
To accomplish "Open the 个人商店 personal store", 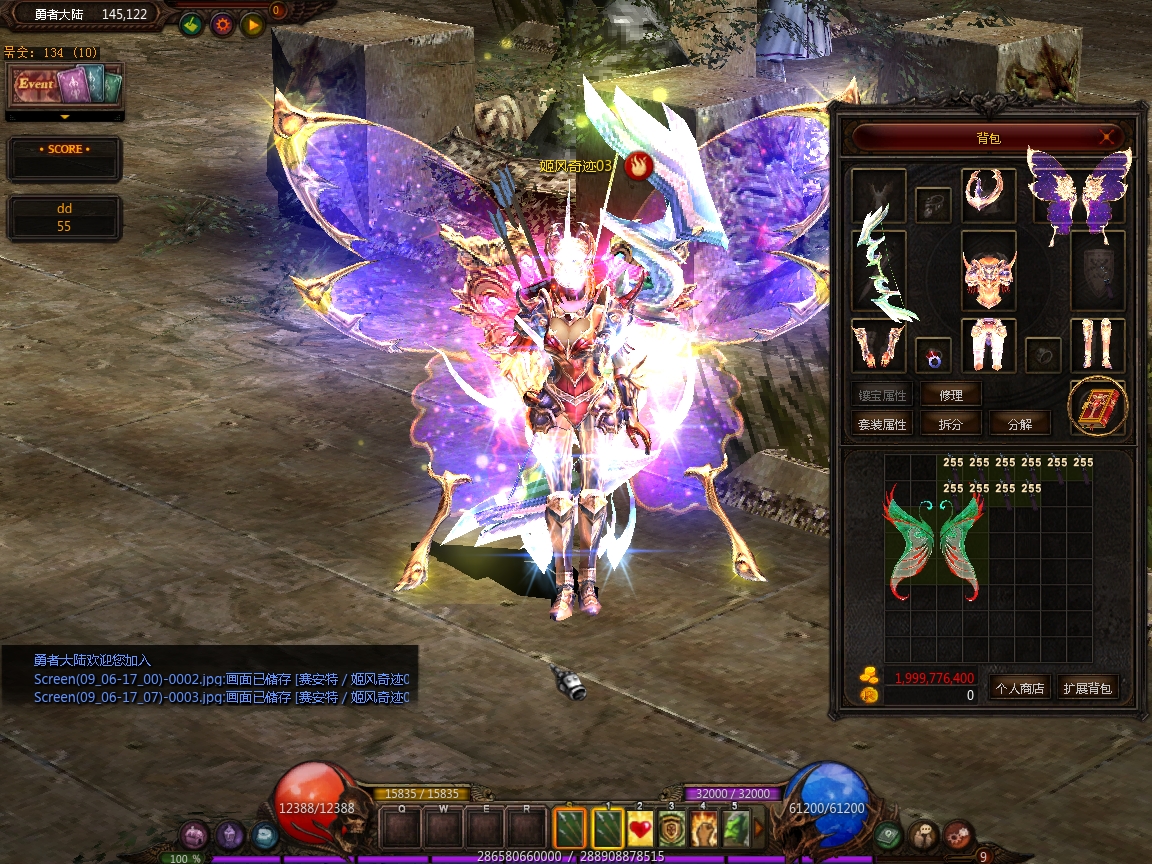I will point(1020,688).
